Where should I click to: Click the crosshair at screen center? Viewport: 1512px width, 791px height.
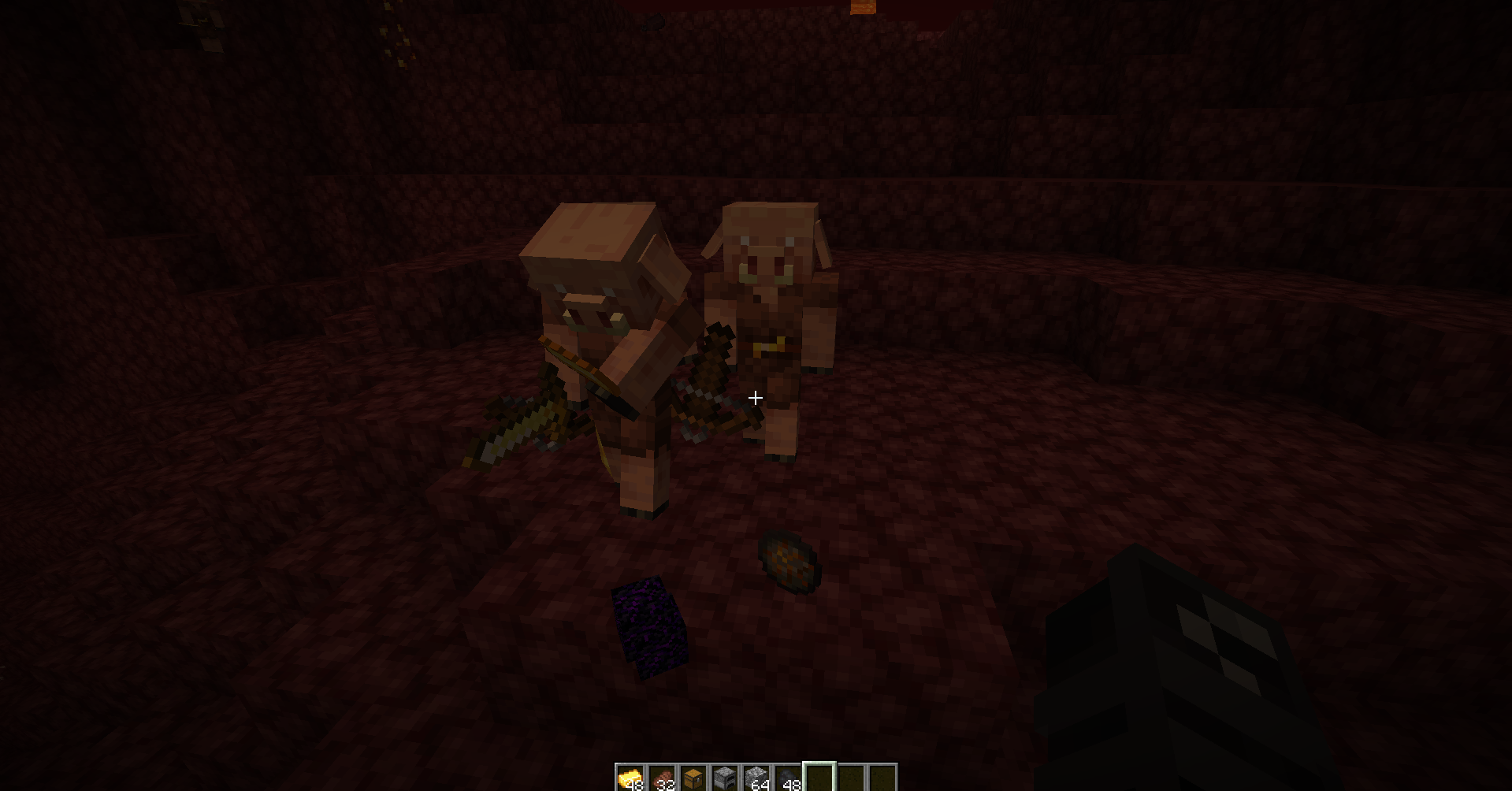point(754,398)
